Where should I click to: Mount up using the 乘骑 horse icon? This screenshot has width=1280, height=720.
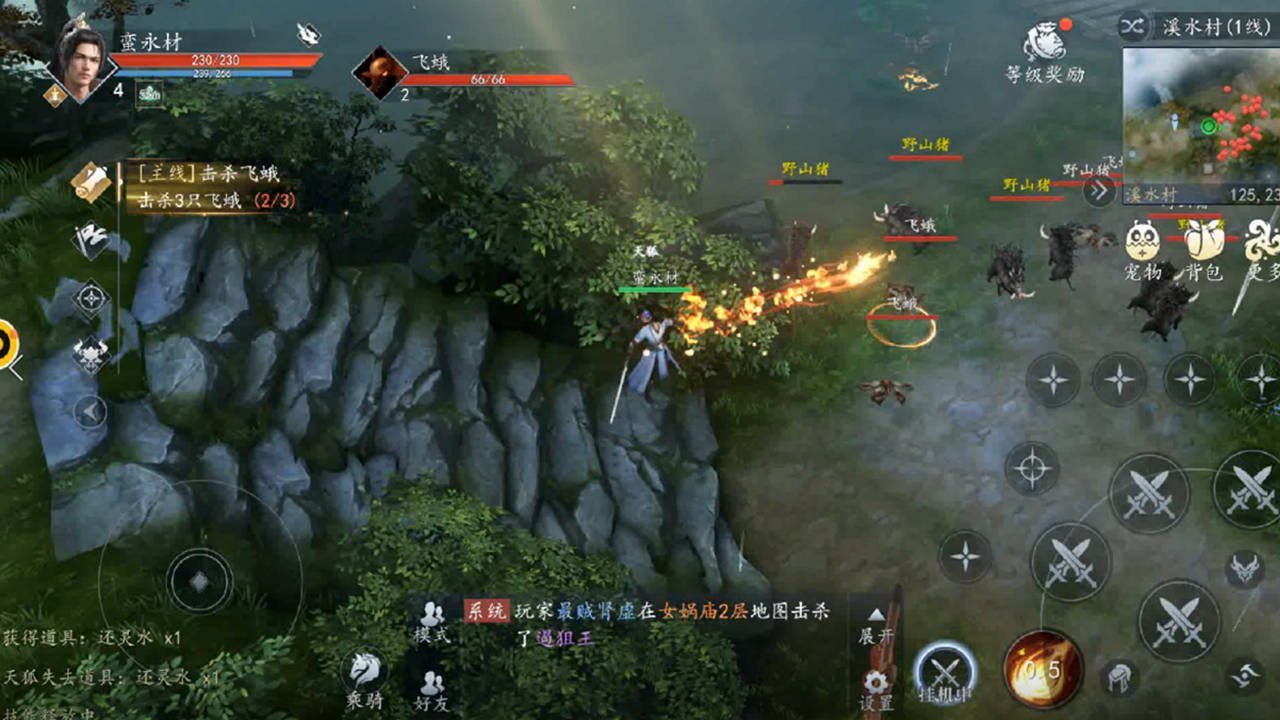coord(365,679)
